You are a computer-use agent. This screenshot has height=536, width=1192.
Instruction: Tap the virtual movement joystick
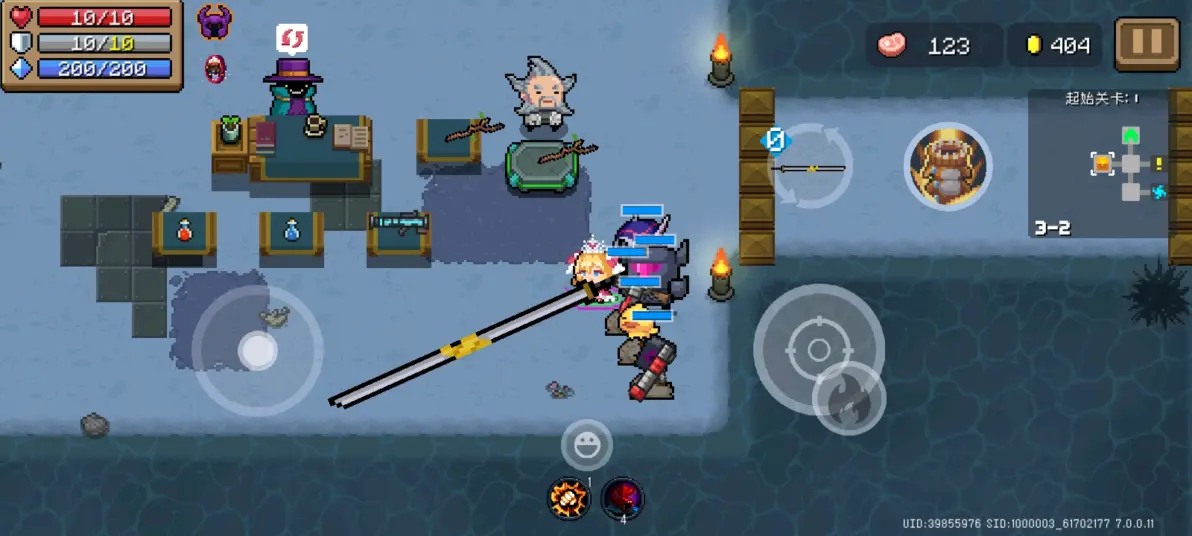257,350
